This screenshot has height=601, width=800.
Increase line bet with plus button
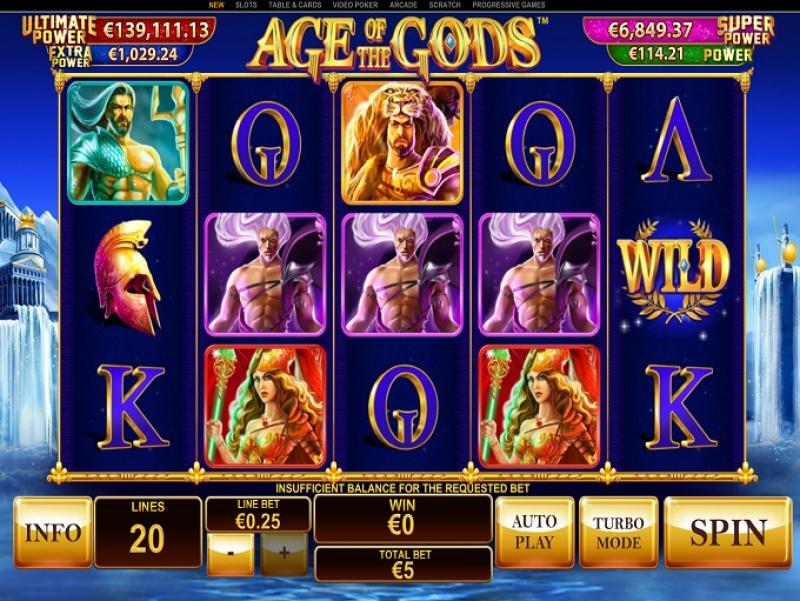tap(283, 553)
